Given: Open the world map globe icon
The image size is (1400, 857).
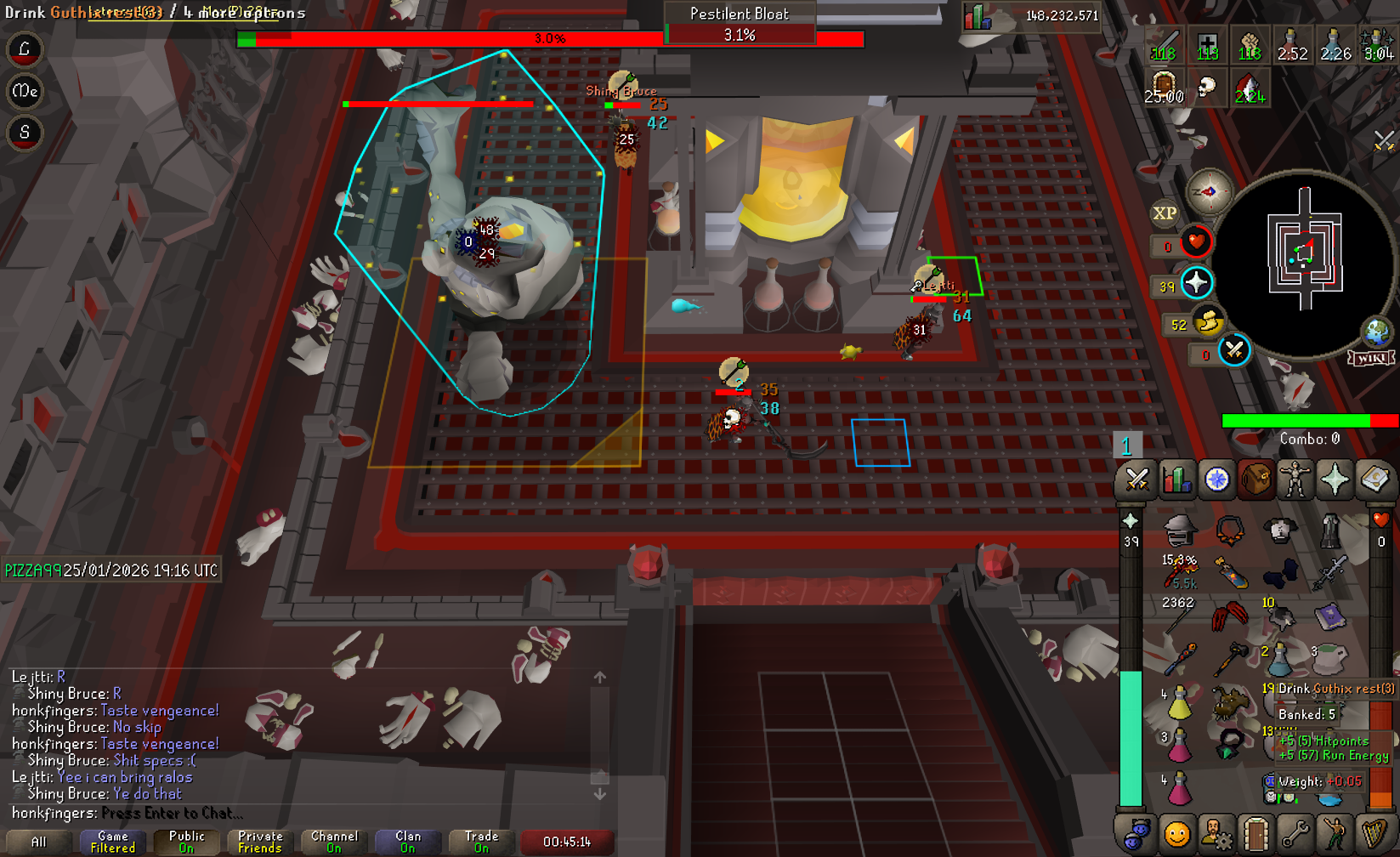Looking at the screenshot, I should [1376, 332].
